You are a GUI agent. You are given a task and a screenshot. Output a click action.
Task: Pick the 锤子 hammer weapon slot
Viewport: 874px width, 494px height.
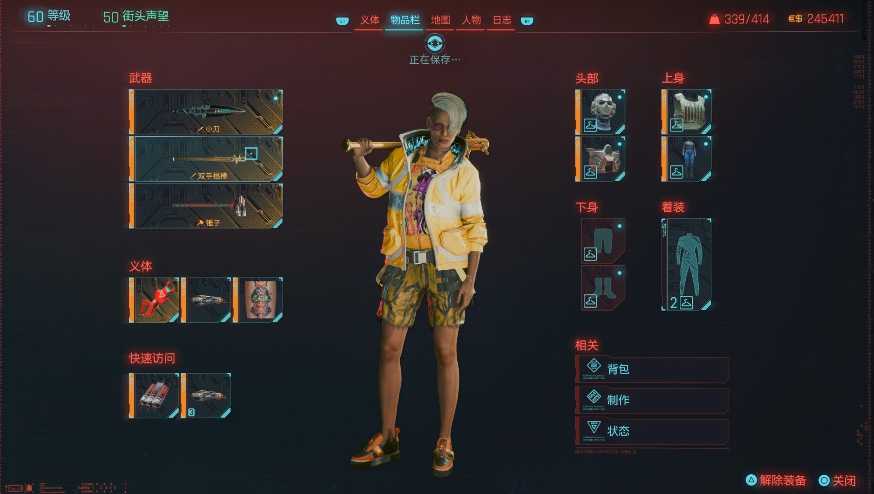point(207,205)
